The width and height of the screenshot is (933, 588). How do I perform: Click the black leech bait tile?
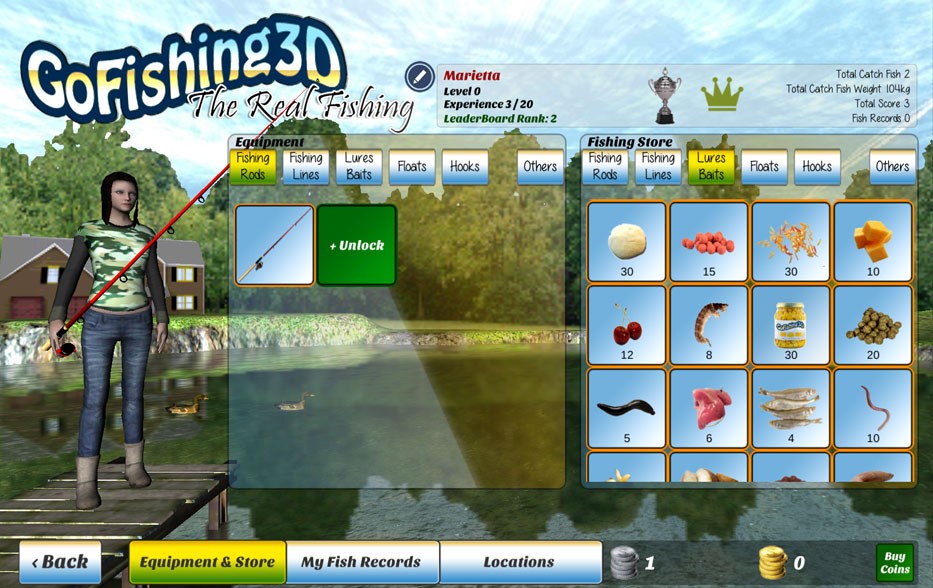point(627,409)
